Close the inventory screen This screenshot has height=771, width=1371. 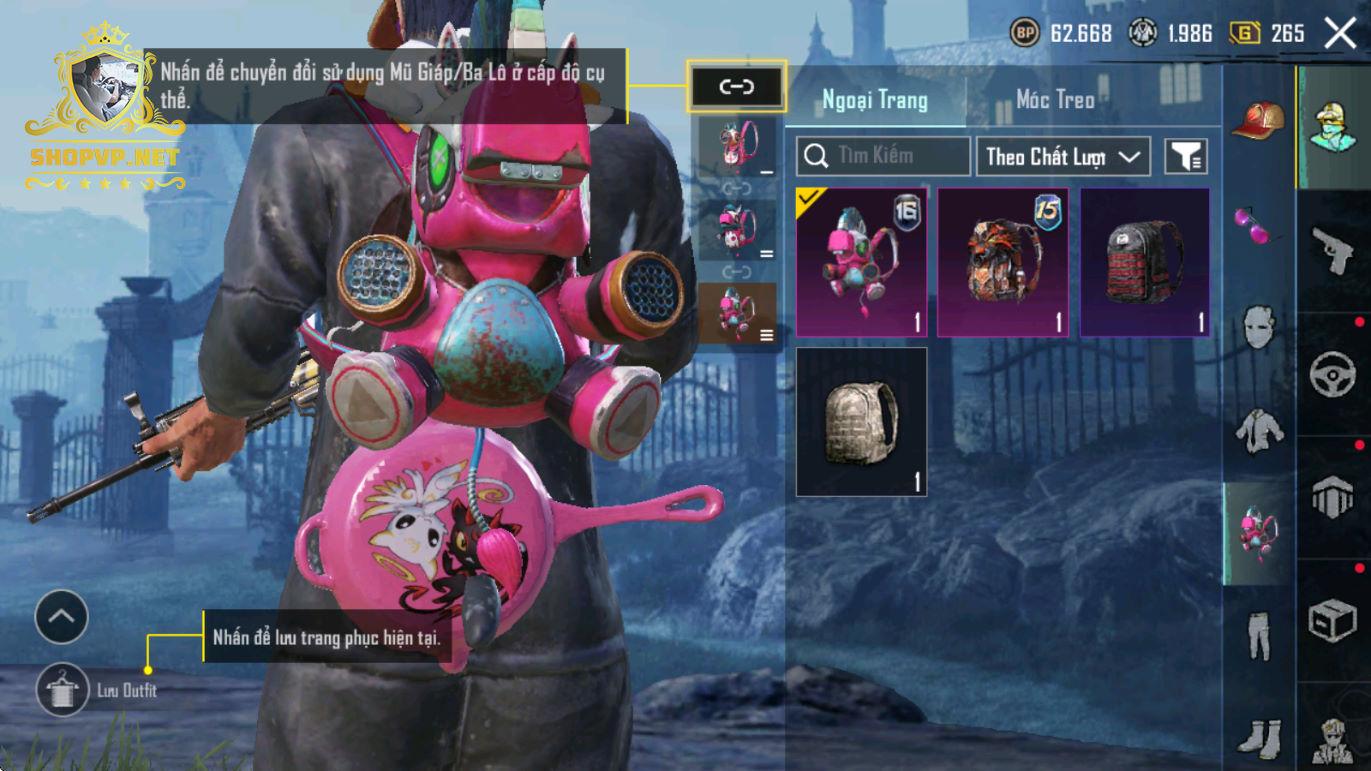coord(1340,33)
